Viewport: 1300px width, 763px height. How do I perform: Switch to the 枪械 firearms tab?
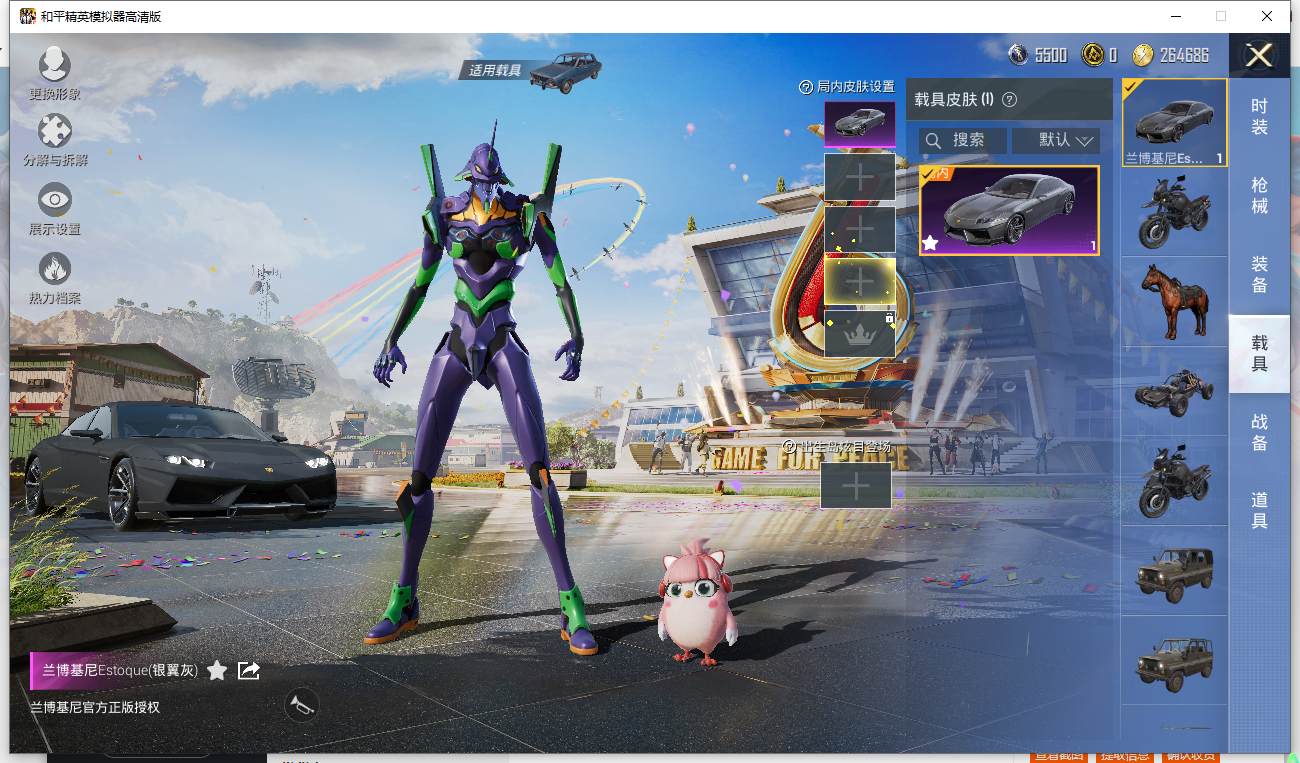[x=1259, y=195]
